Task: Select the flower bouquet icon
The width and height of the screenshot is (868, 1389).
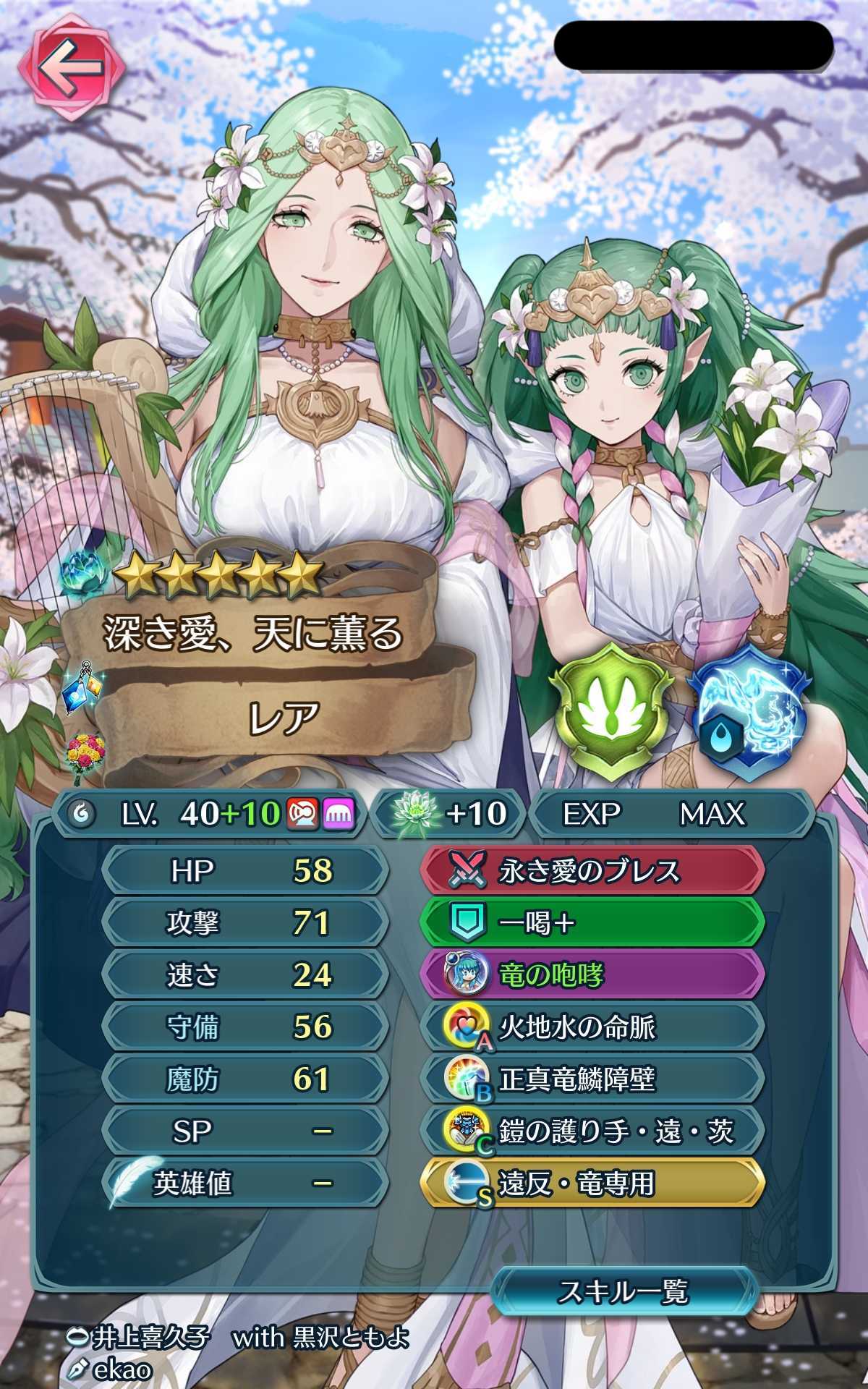Action: pos(84,753)
